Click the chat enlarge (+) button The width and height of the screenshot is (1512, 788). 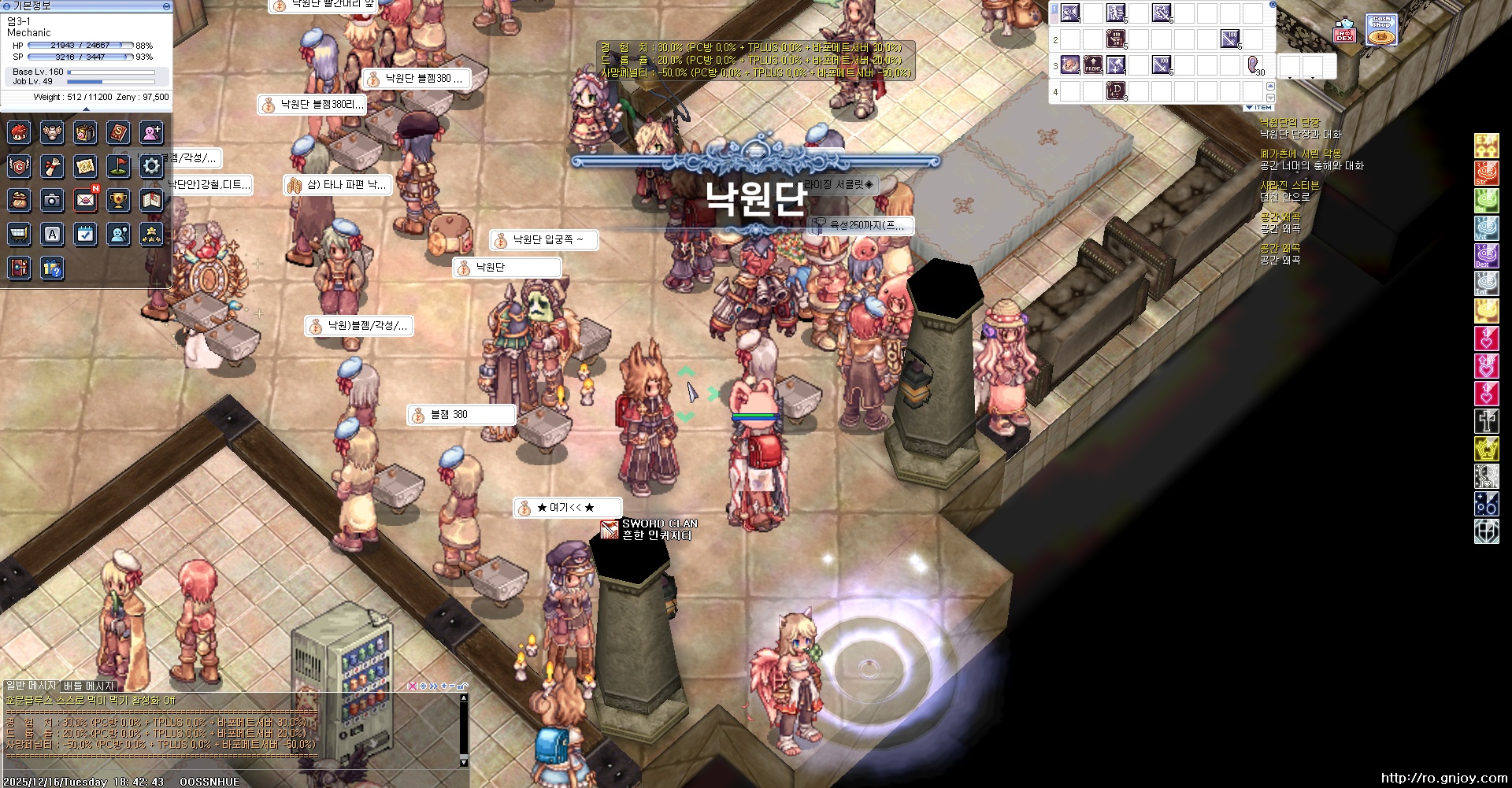[x=443, y=686]
